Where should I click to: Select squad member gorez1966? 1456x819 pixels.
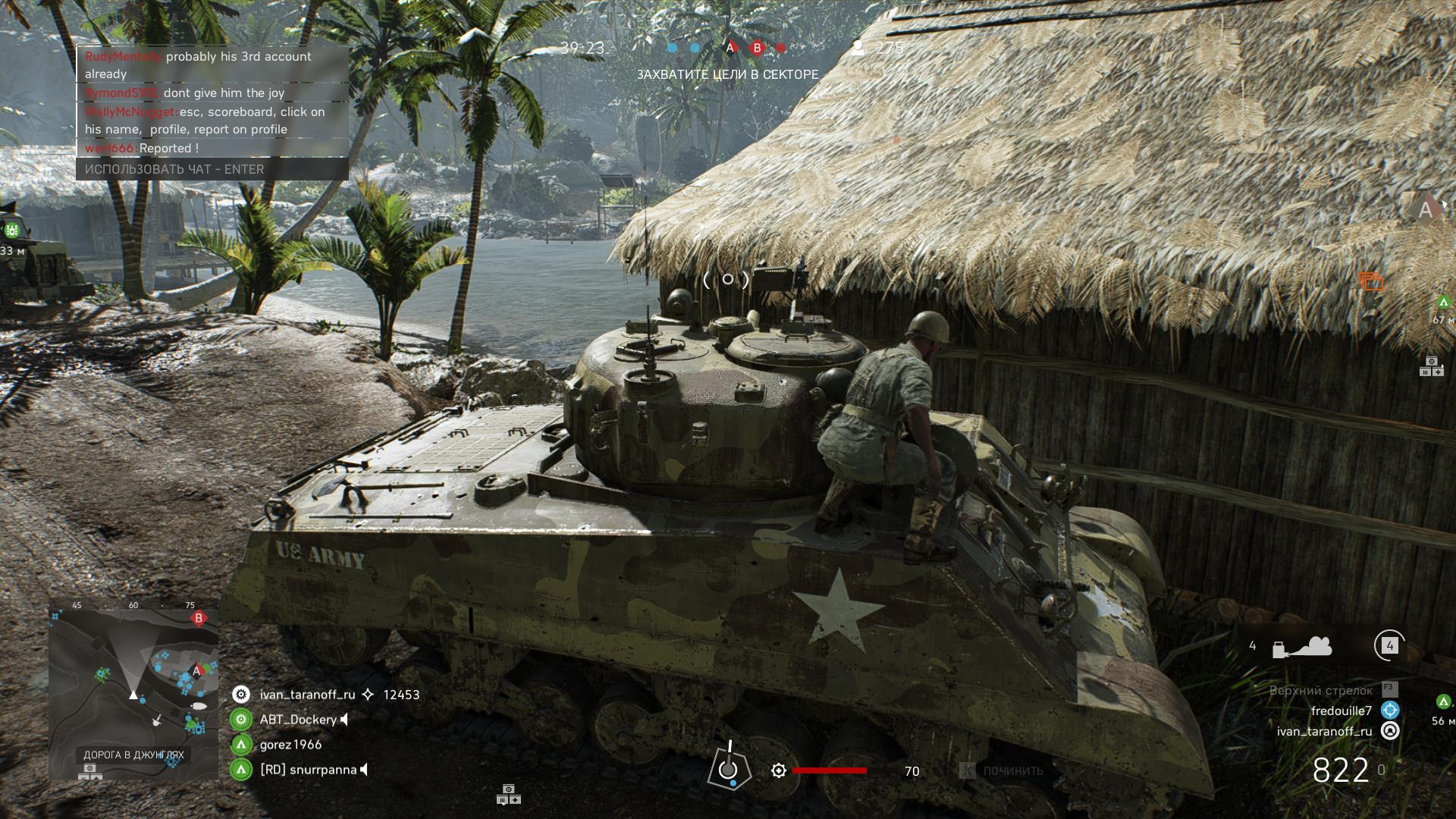pos(290,745)
